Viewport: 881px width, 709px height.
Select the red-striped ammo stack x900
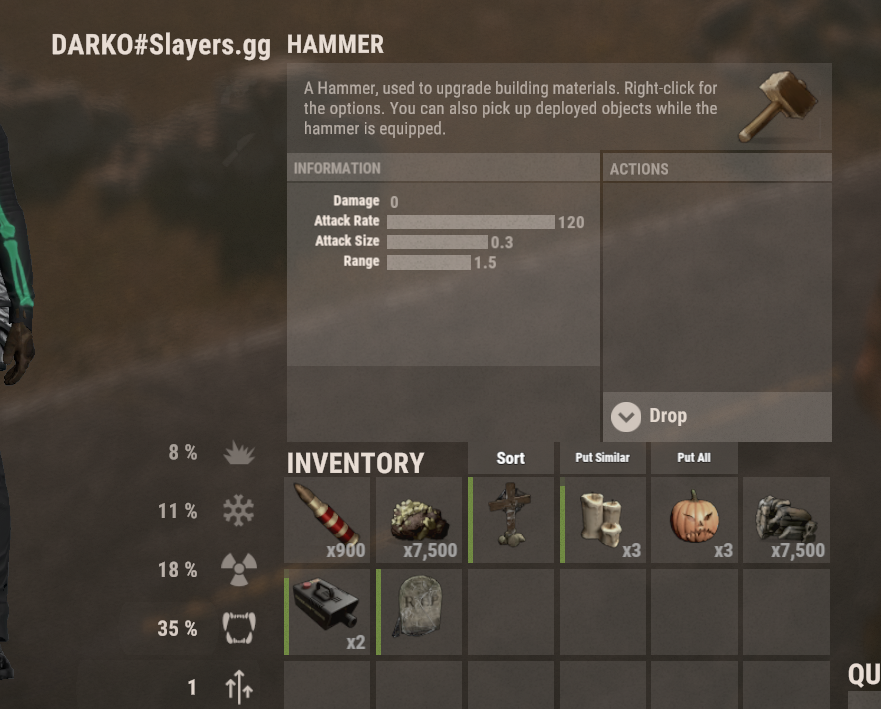point(327,520)
